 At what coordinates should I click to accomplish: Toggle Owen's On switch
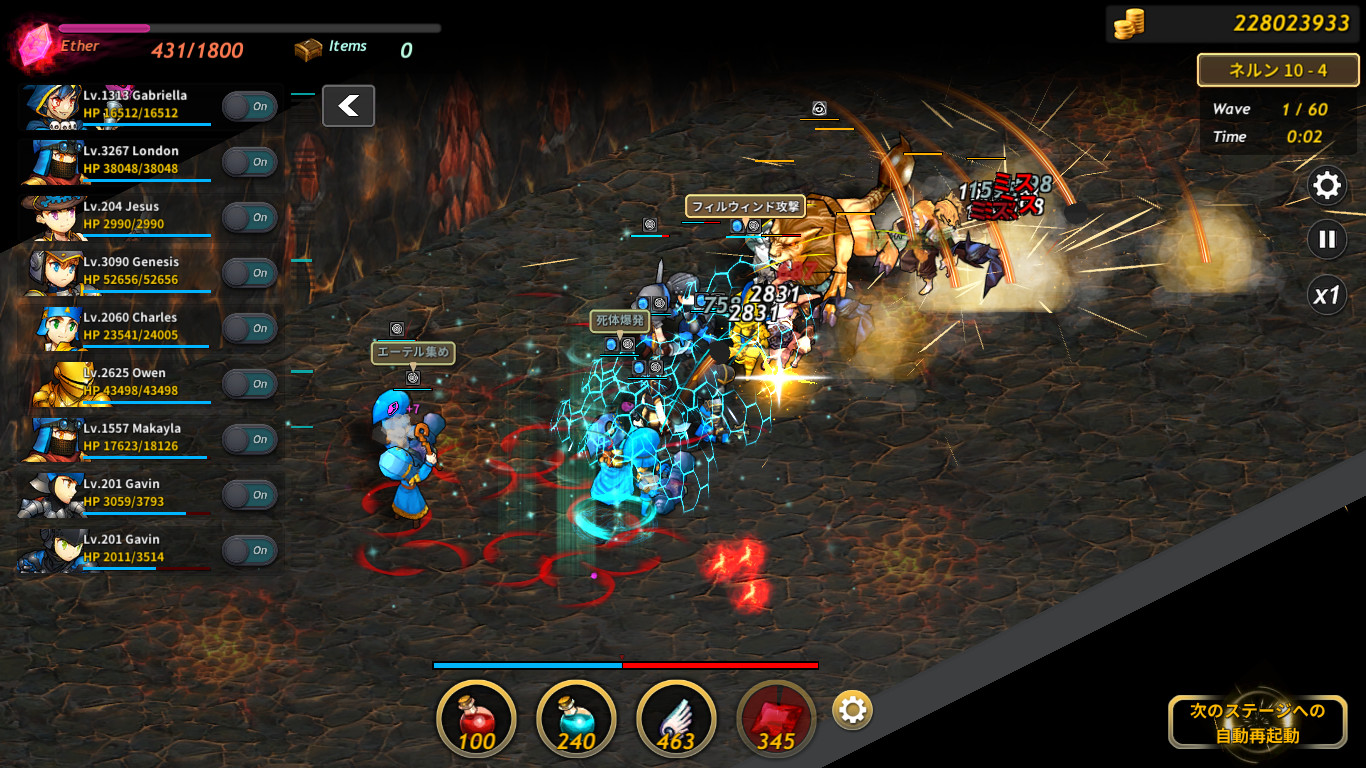click(249, 384)
